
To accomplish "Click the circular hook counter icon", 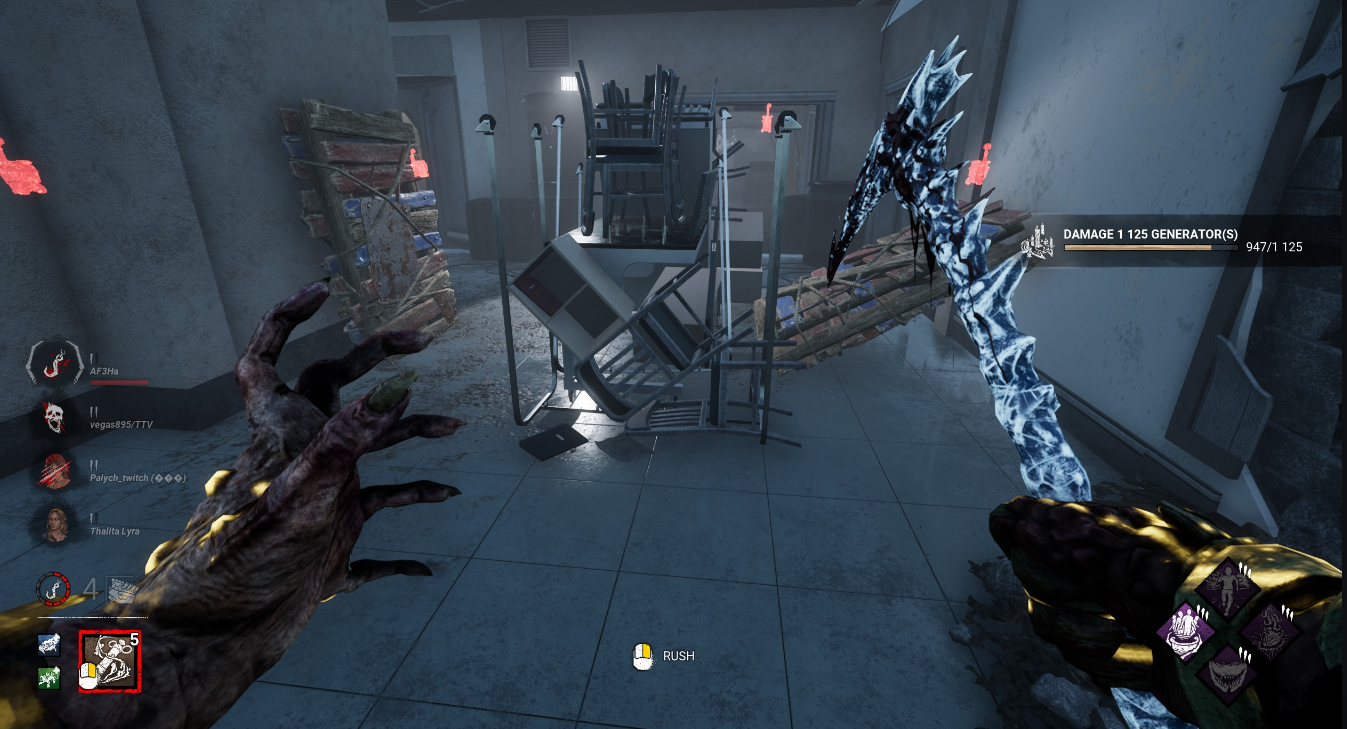I will coord(53,588).
